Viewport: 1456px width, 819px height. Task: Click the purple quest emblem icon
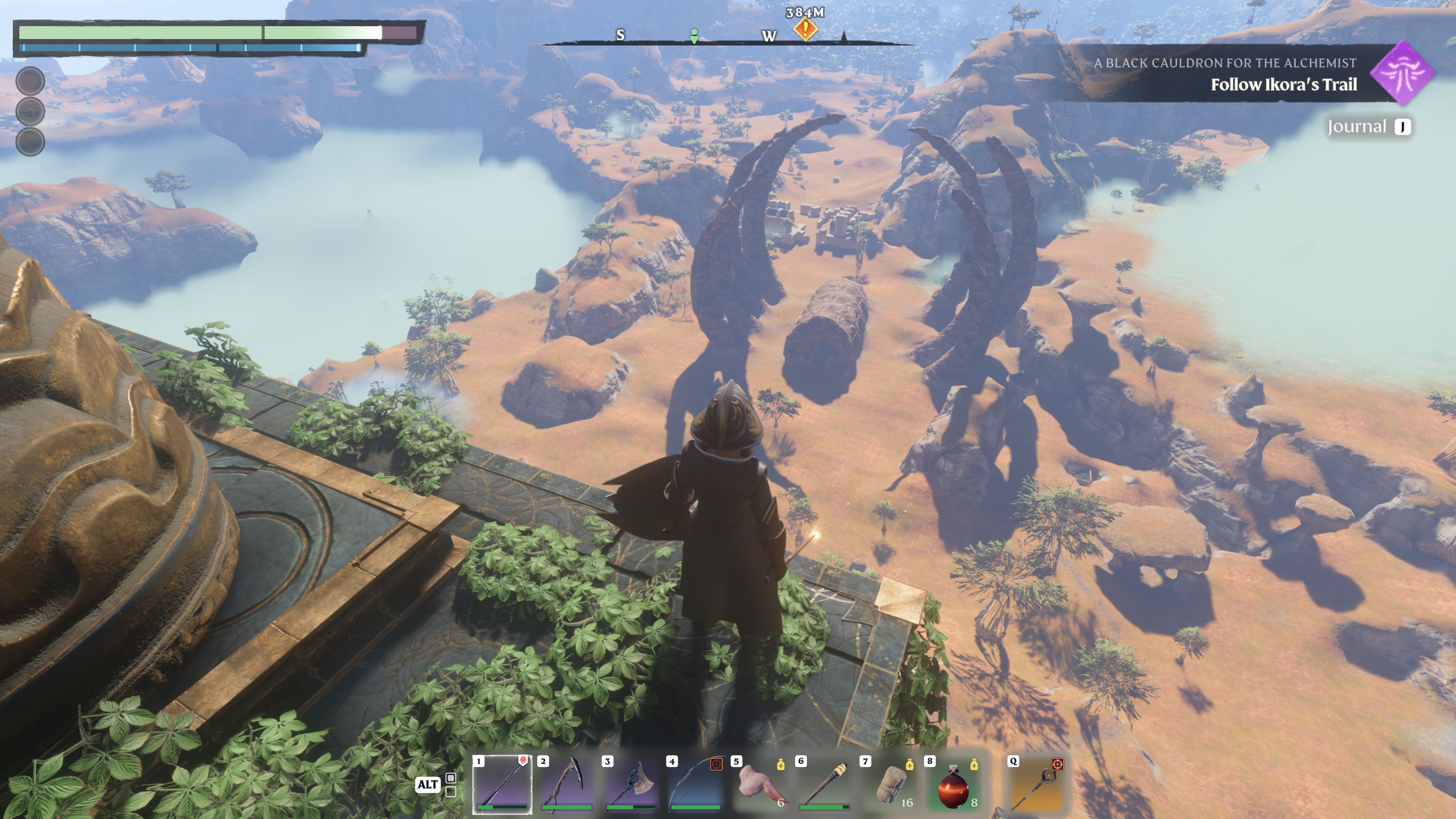pos(1403,74)
